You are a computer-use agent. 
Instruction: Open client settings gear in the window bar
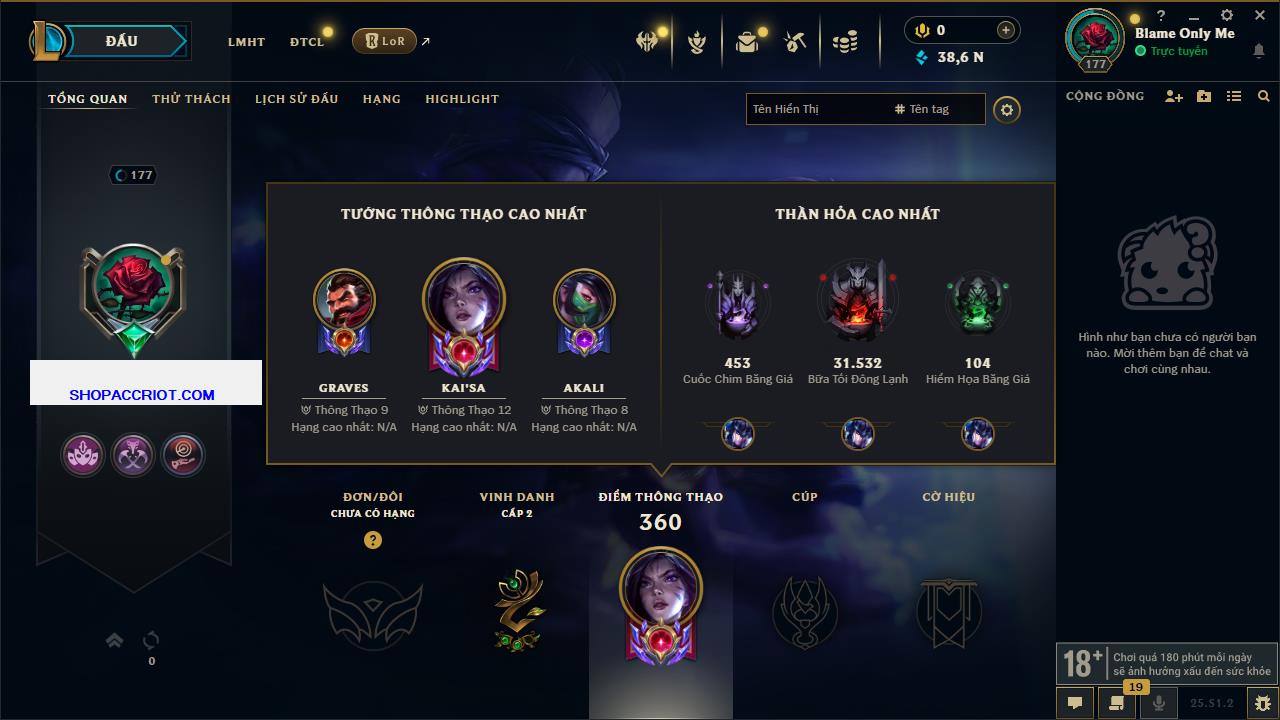(x=1227, y=16)
